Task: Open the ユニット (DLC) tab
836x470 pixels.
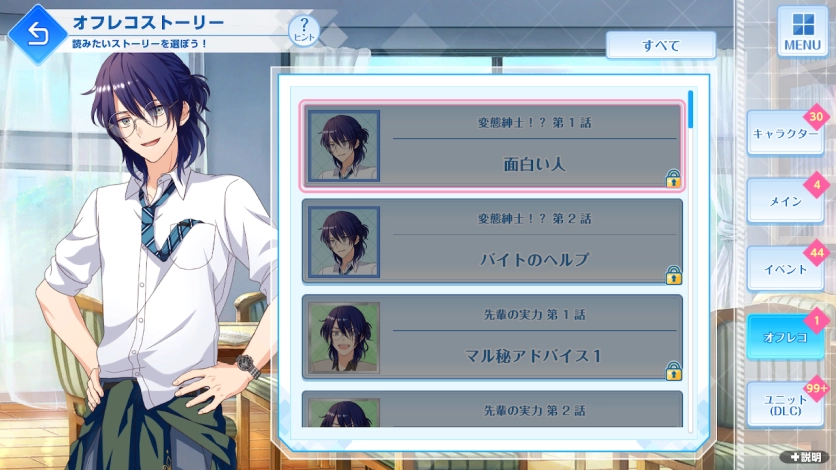Action: (x=784, y=406)
